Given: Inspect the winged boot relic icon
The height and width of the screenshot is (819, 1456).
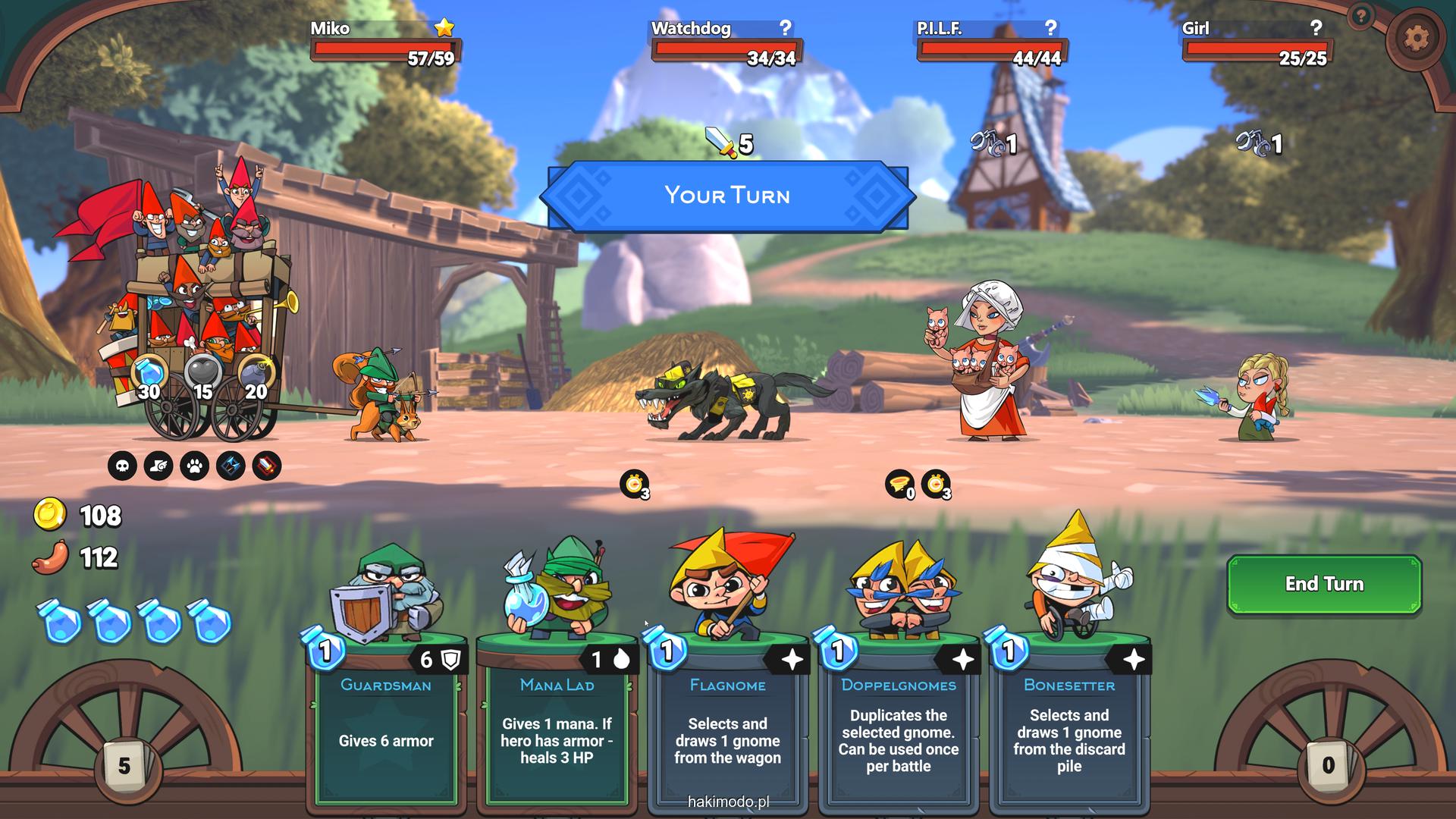Looking at the screenshot, I should [x=158, y=466].
